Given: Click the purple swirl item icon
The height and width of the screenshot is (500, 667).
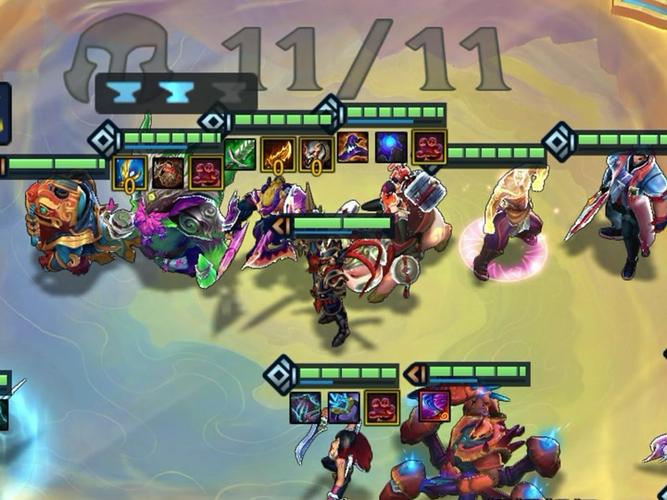Looking at the screenshot, I should [434, 407].
